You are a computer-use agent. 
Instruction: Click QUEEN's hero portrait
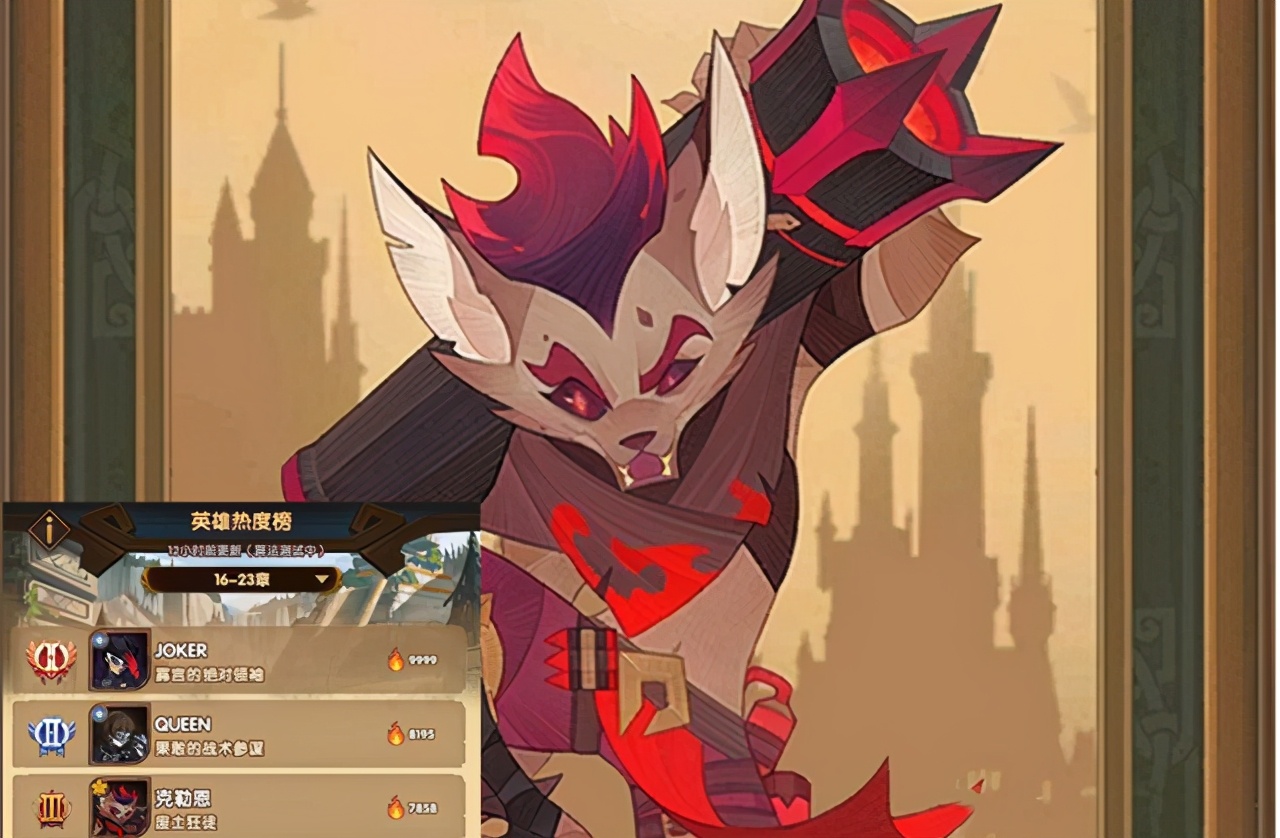(120, 734)
